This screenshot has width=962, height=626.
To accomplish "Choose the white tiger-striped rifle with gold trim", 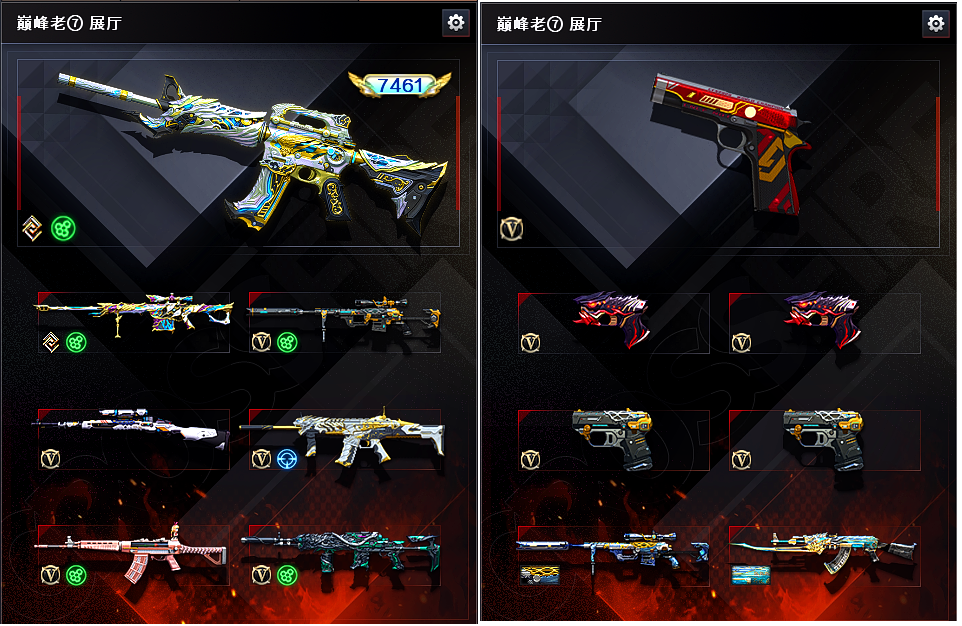I will click(x=345, y=438).
